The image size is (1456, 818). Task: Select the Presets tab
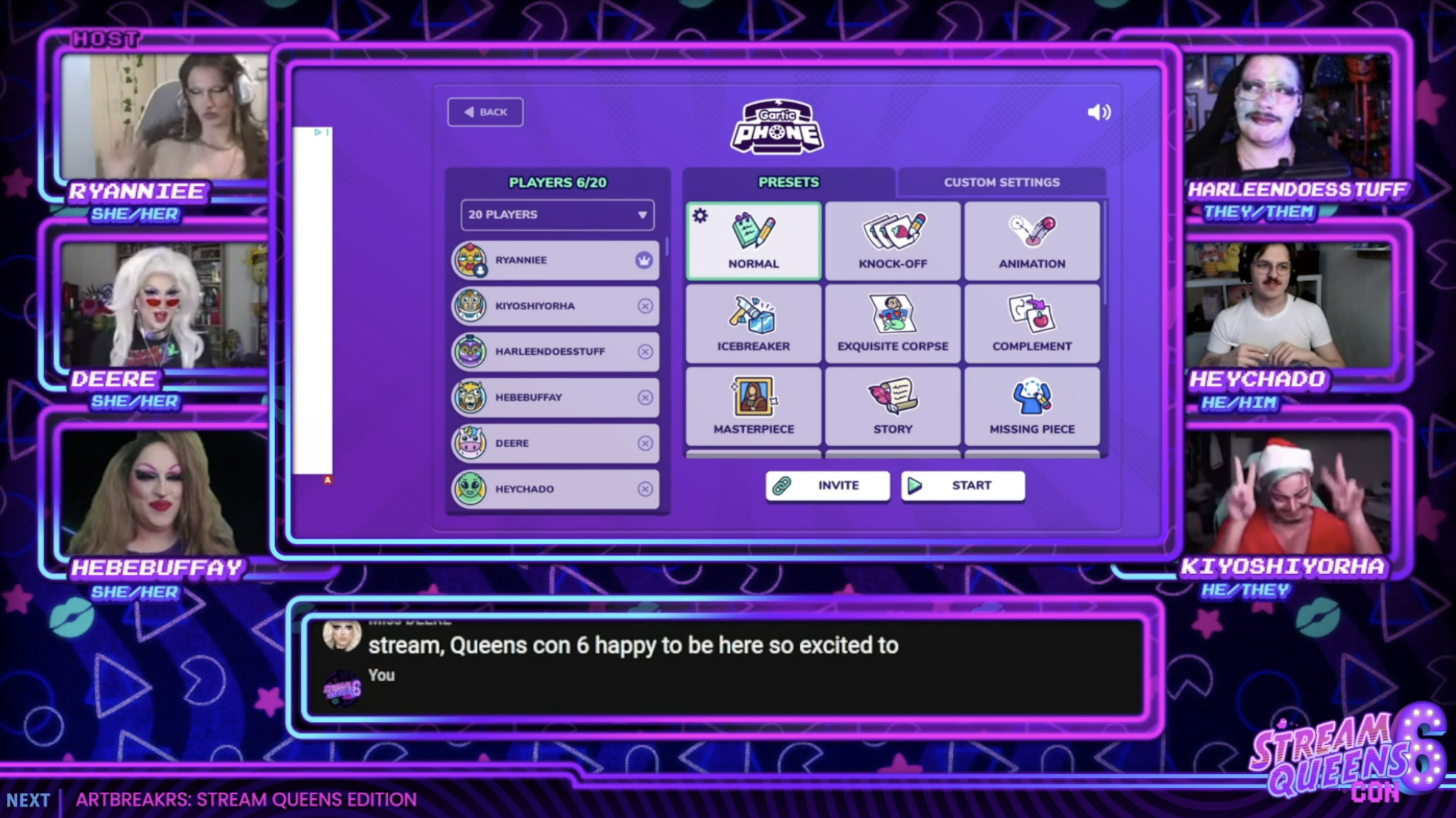(x=788, y=182)
